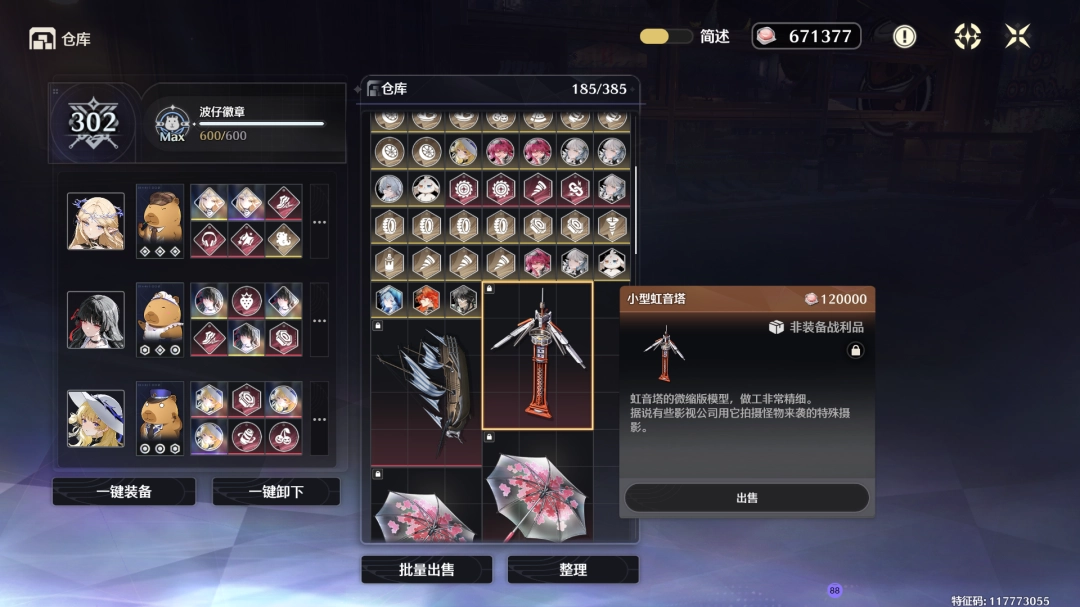This screenshot has width=1080, height=607.
Task: Sort the warehouse with 整理
Action: click(573, 569)
